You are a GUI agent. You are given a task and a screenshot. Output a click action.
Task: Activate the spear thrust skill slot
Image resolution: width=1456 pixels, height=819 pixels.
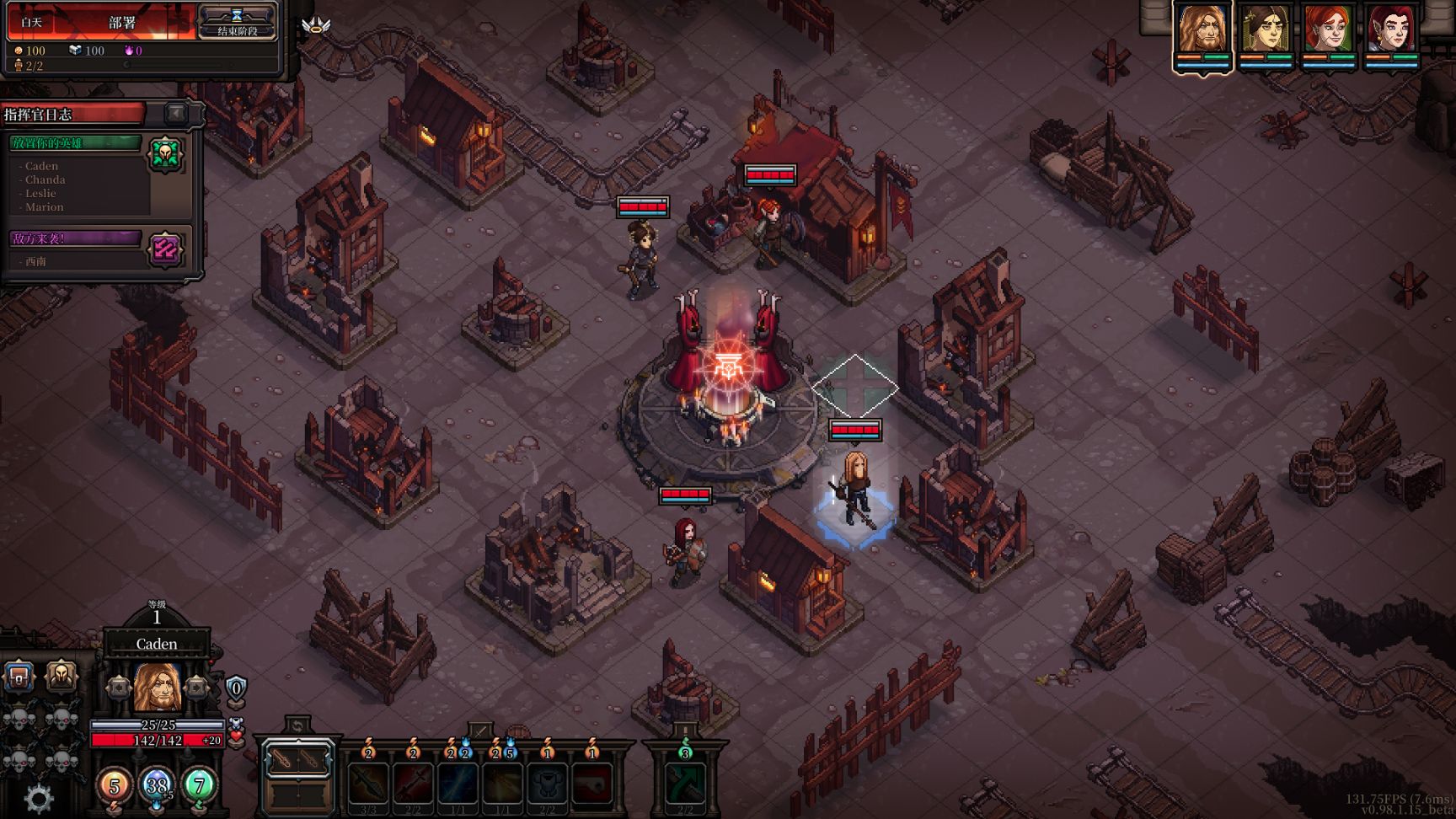pyautogui.click(x=368, y=784)
